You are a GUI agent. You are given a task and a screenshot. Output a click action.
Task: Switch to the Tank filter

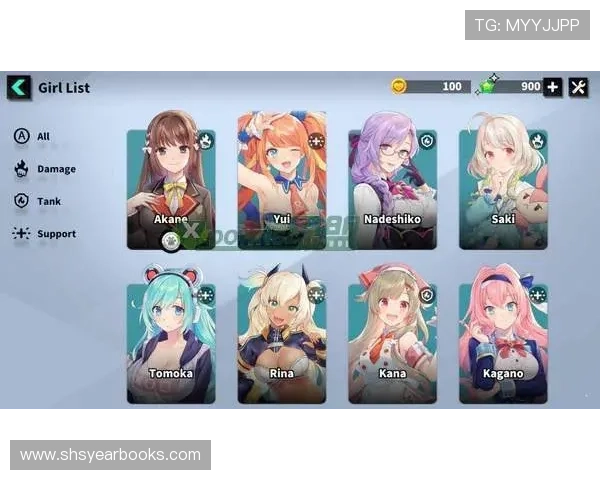[38, 201]
